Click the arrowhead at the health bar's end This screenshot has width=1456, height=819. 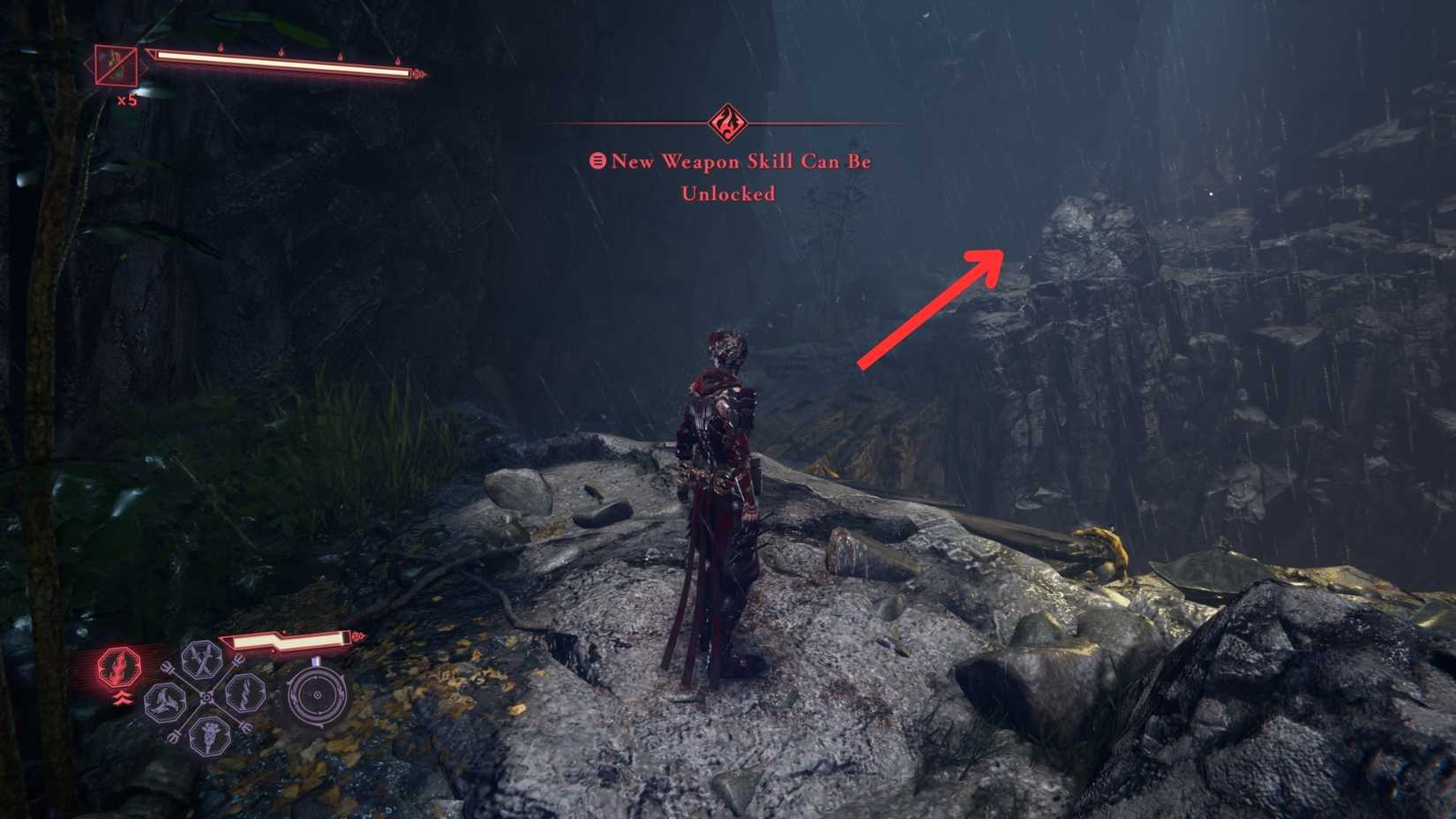pyautogui.click(x=417, y=75)
